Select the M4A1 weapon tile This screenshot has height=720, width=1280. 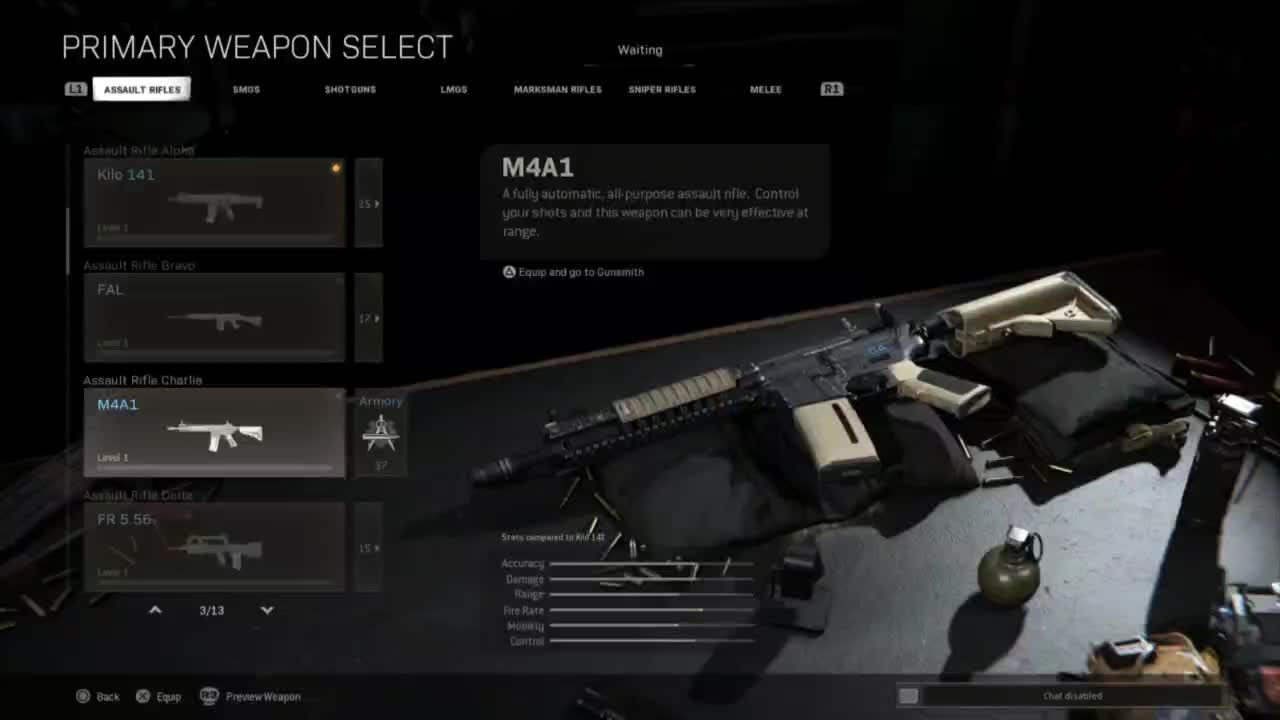214,432
